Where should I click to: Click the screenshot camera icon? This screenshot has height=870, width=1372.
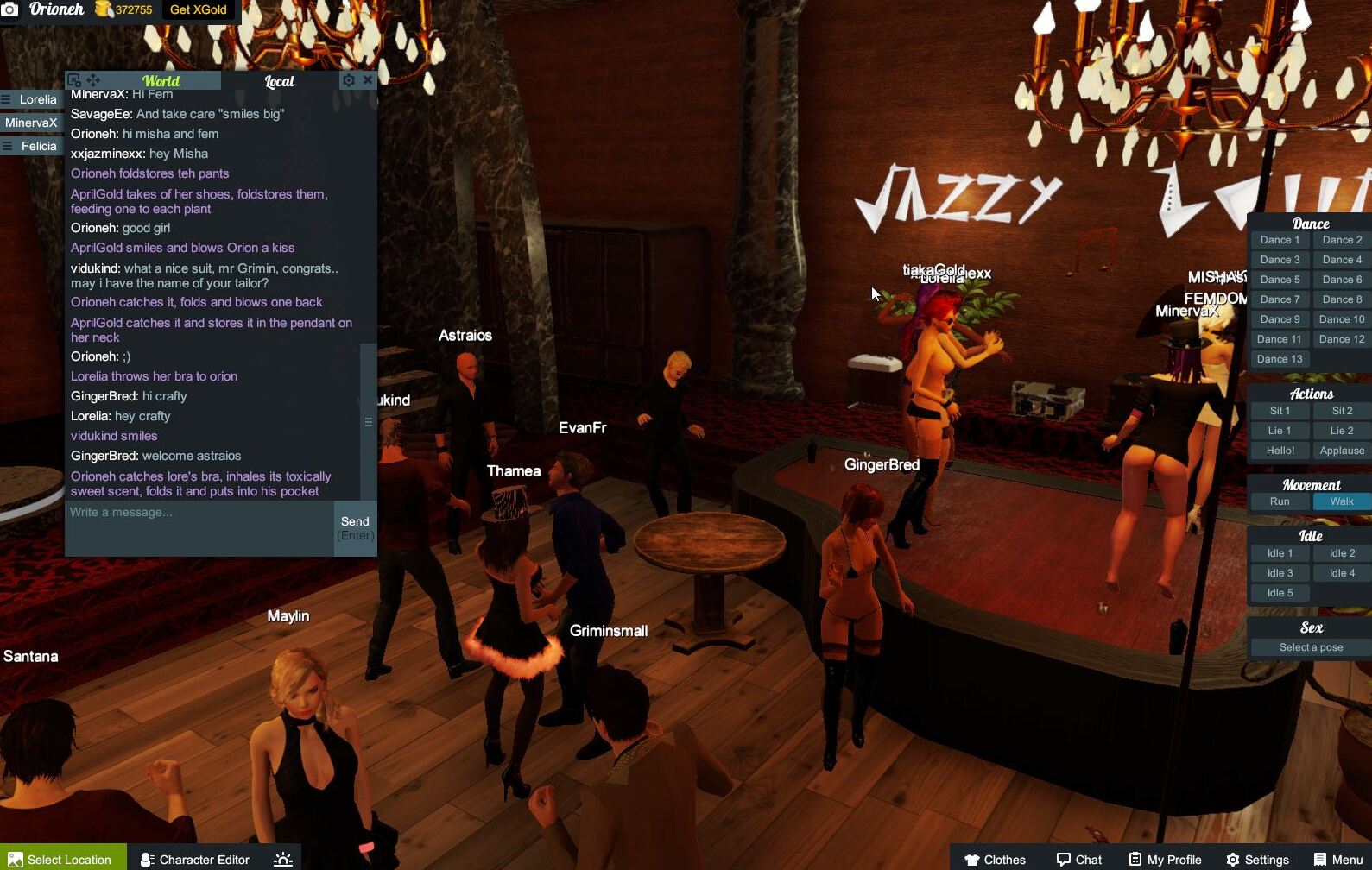10,10
